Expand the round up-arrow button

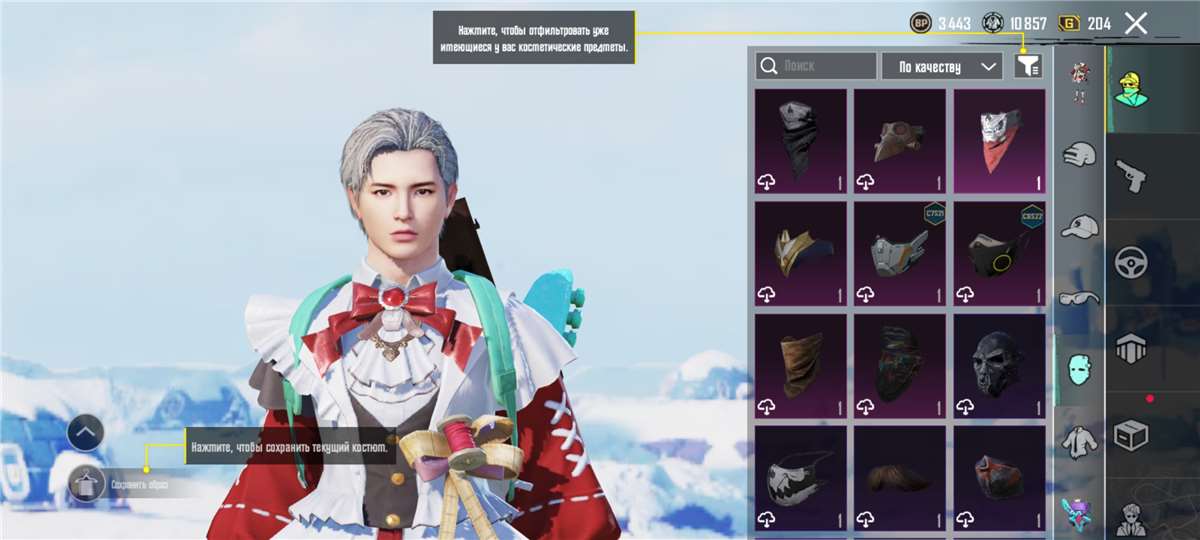click(x=86, y=432)
